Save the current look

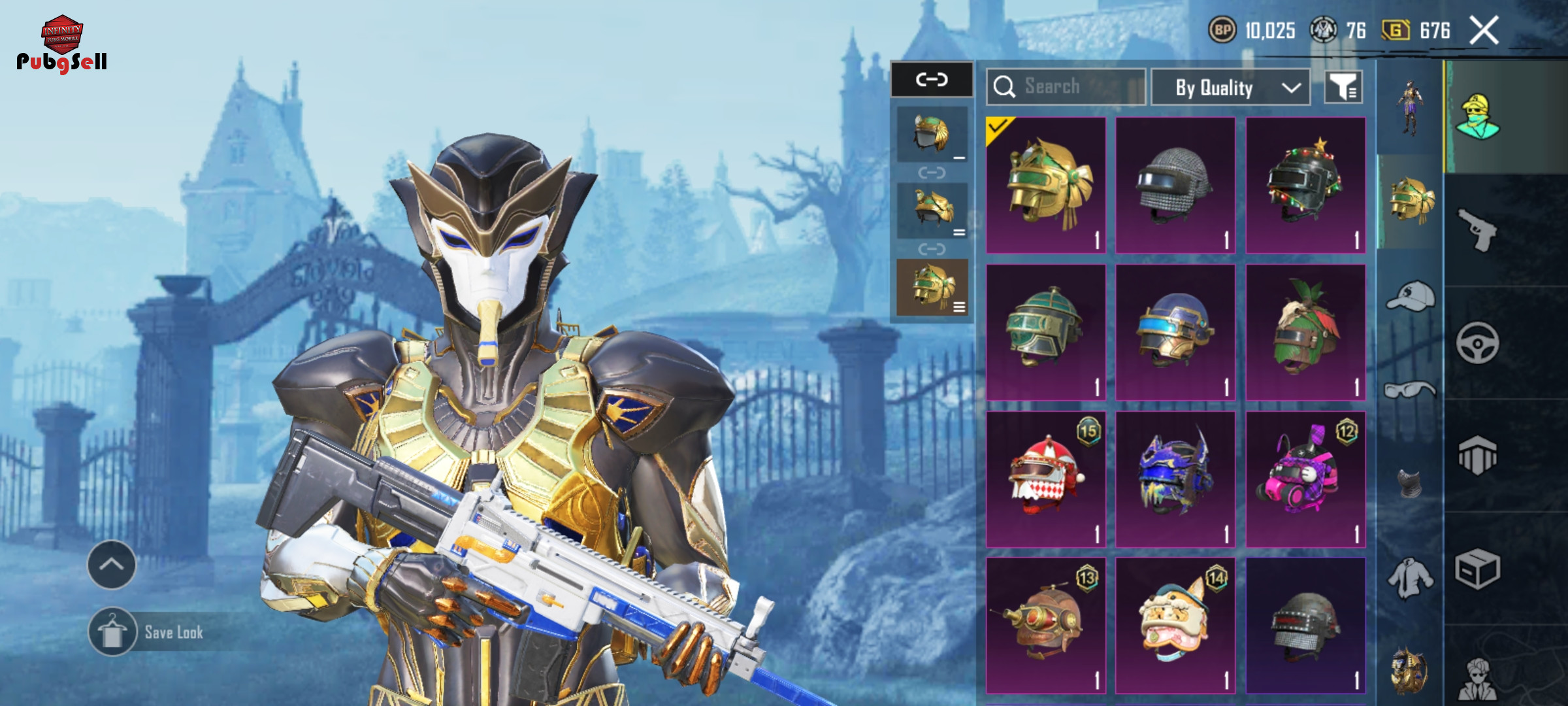tap(157, 632)
